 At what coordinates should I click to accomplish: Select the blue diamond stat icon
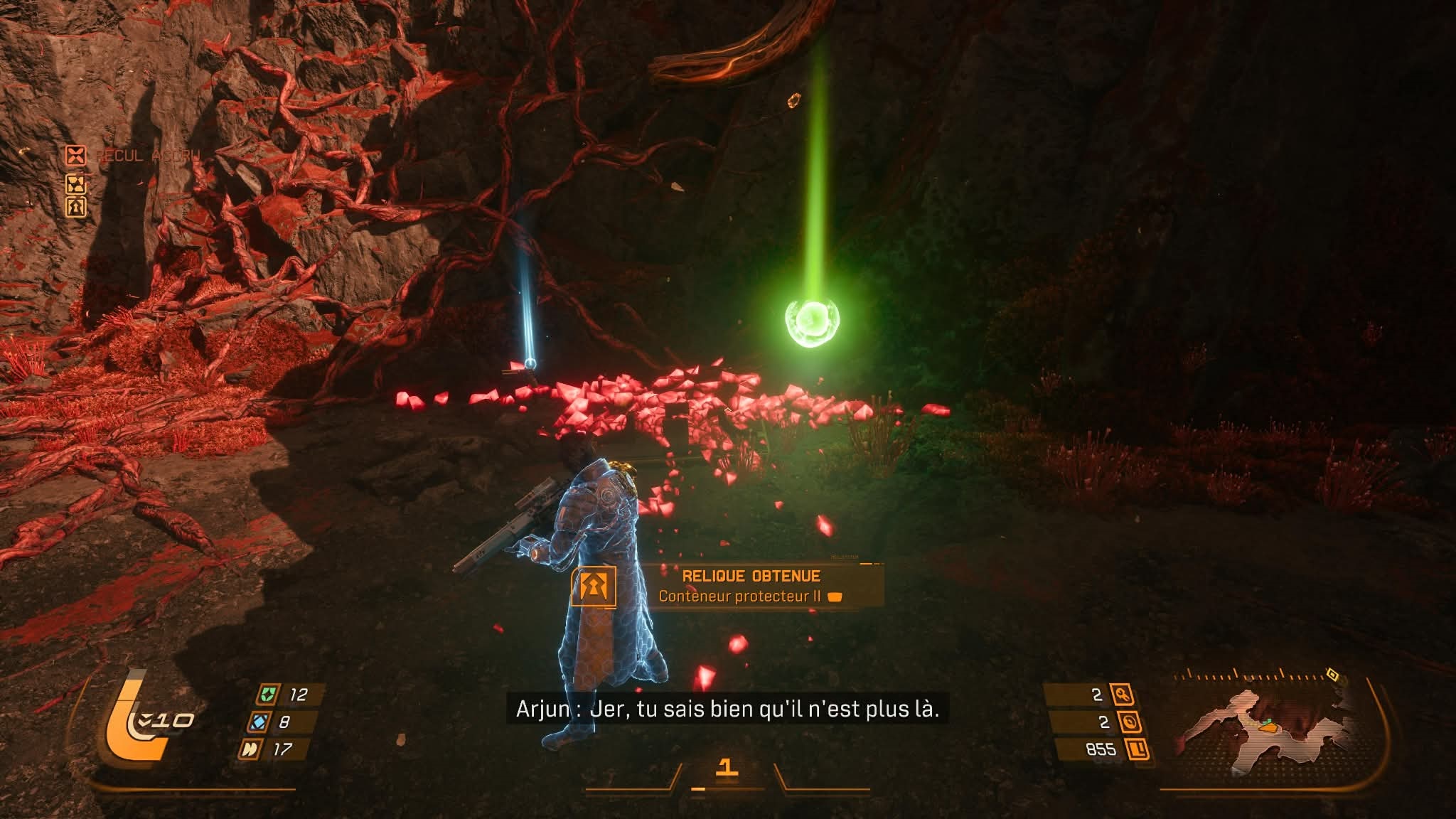click(258, 722)
